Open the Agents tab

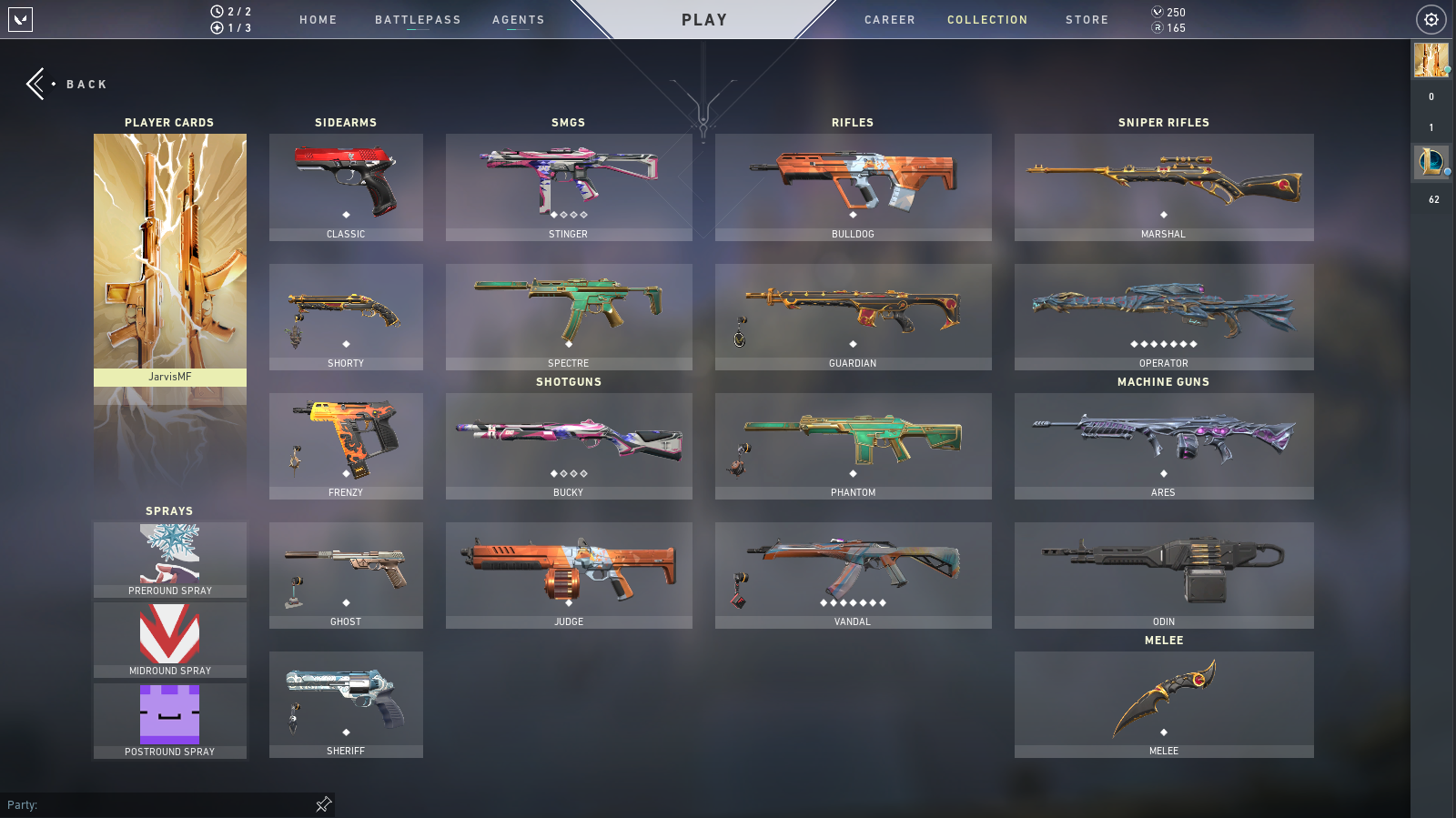coord(518,20)
